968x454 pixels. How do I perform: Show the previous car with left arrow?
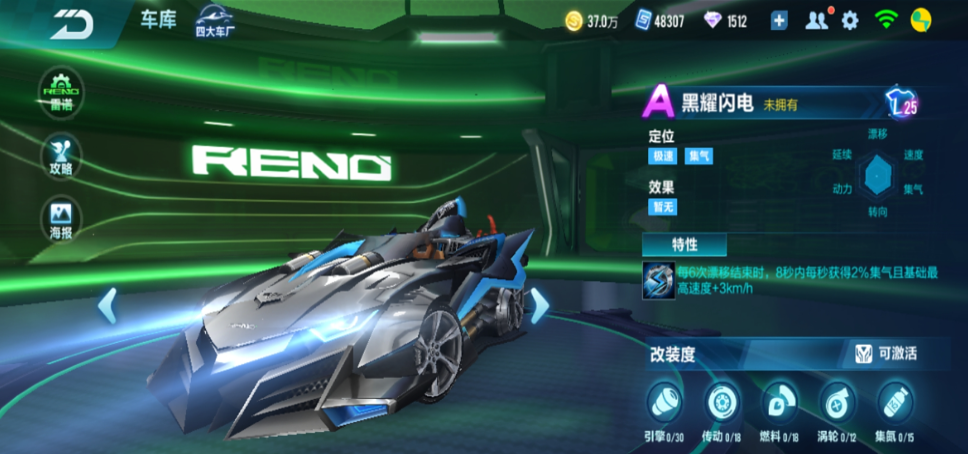[108, 305]
